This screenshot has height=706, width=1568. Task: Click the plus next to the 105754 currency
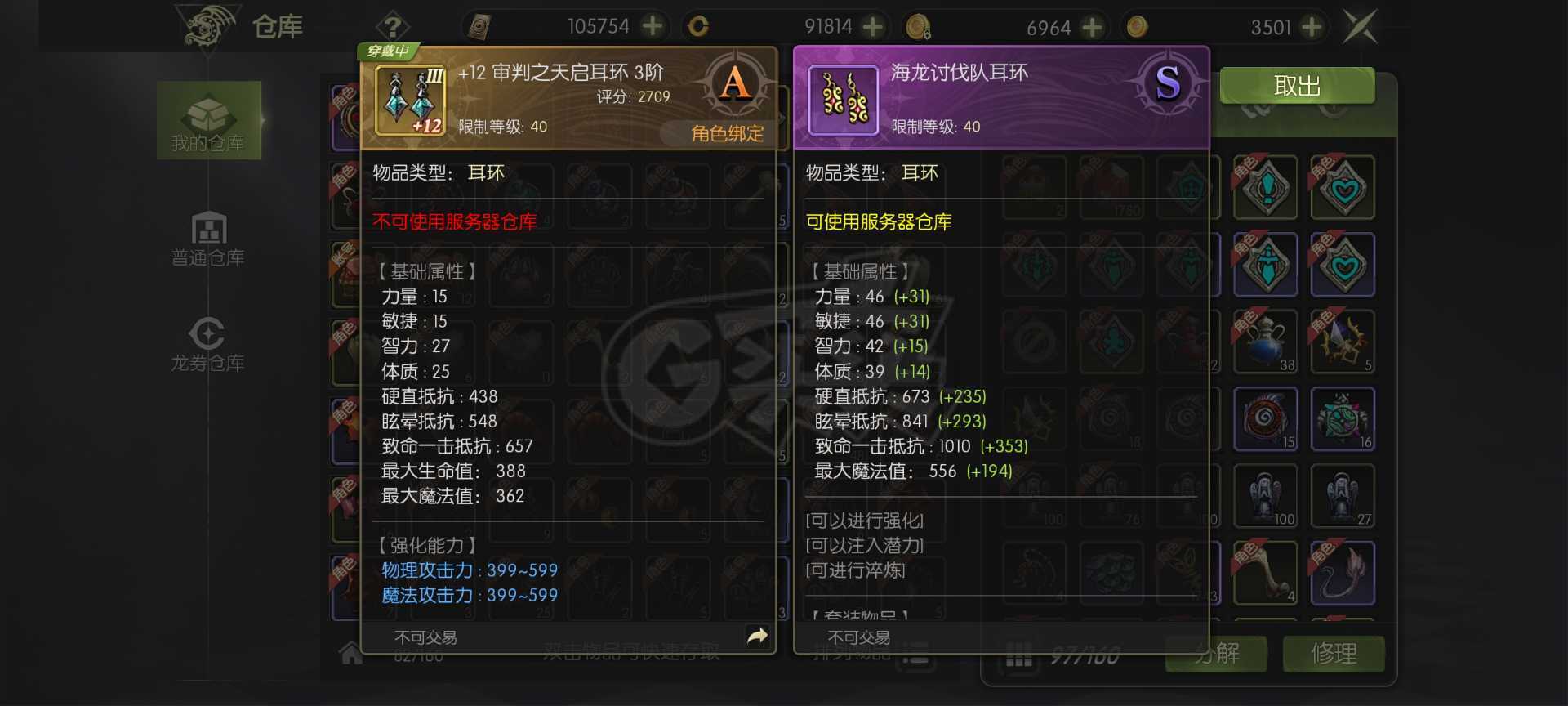tap(651, 26)
